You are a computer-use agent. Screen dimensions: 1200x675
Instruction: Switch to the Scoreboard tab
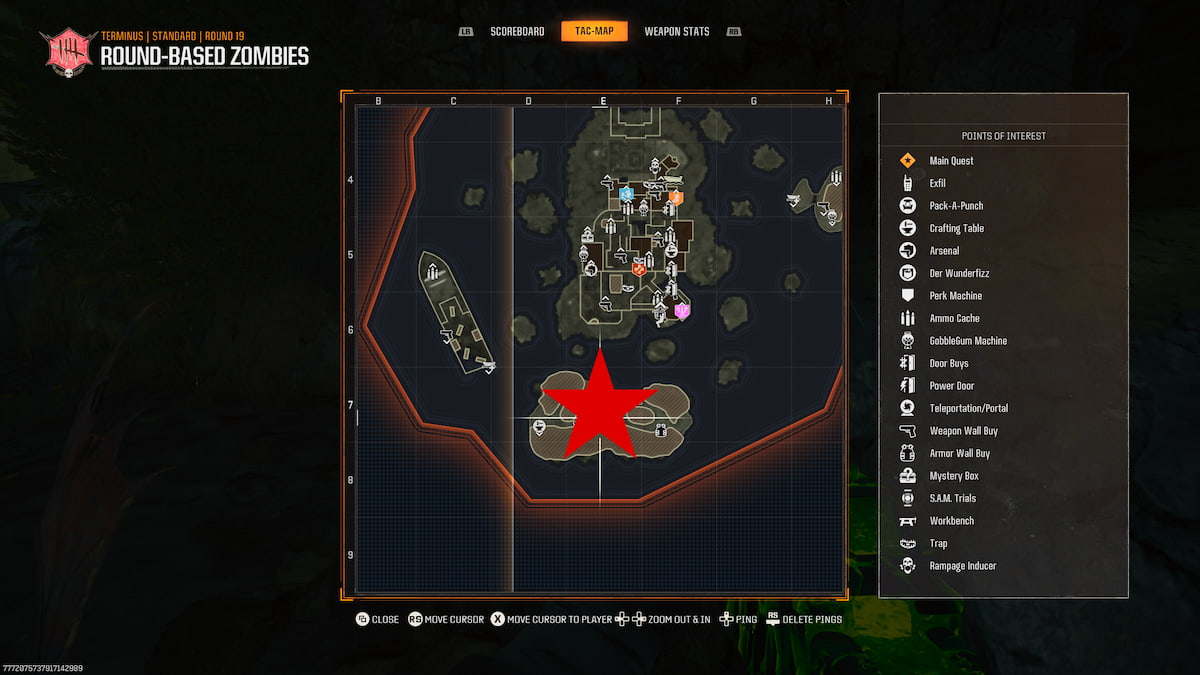(517, 32)
